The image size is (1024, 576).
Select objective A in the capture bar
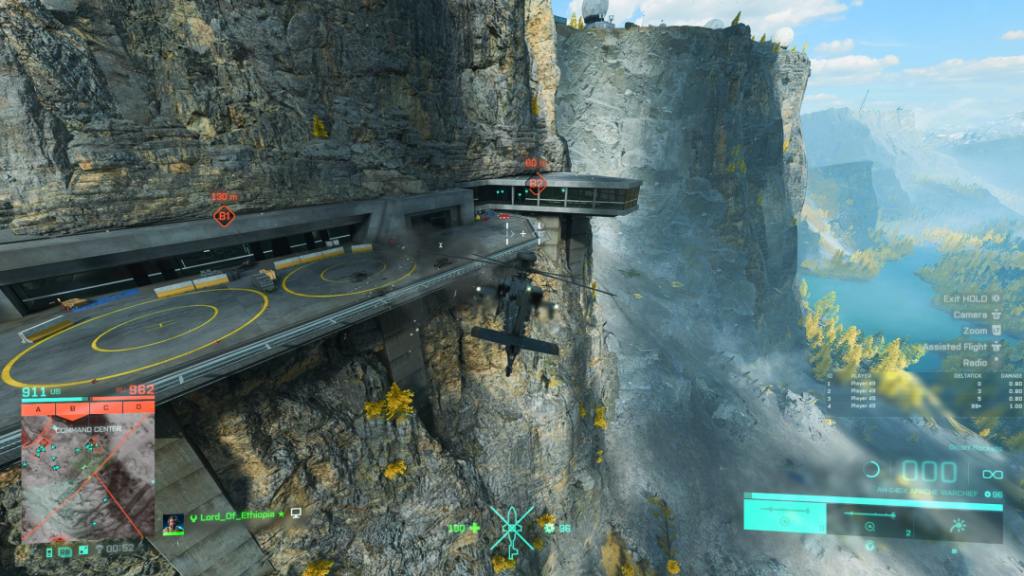coord(39,408)
